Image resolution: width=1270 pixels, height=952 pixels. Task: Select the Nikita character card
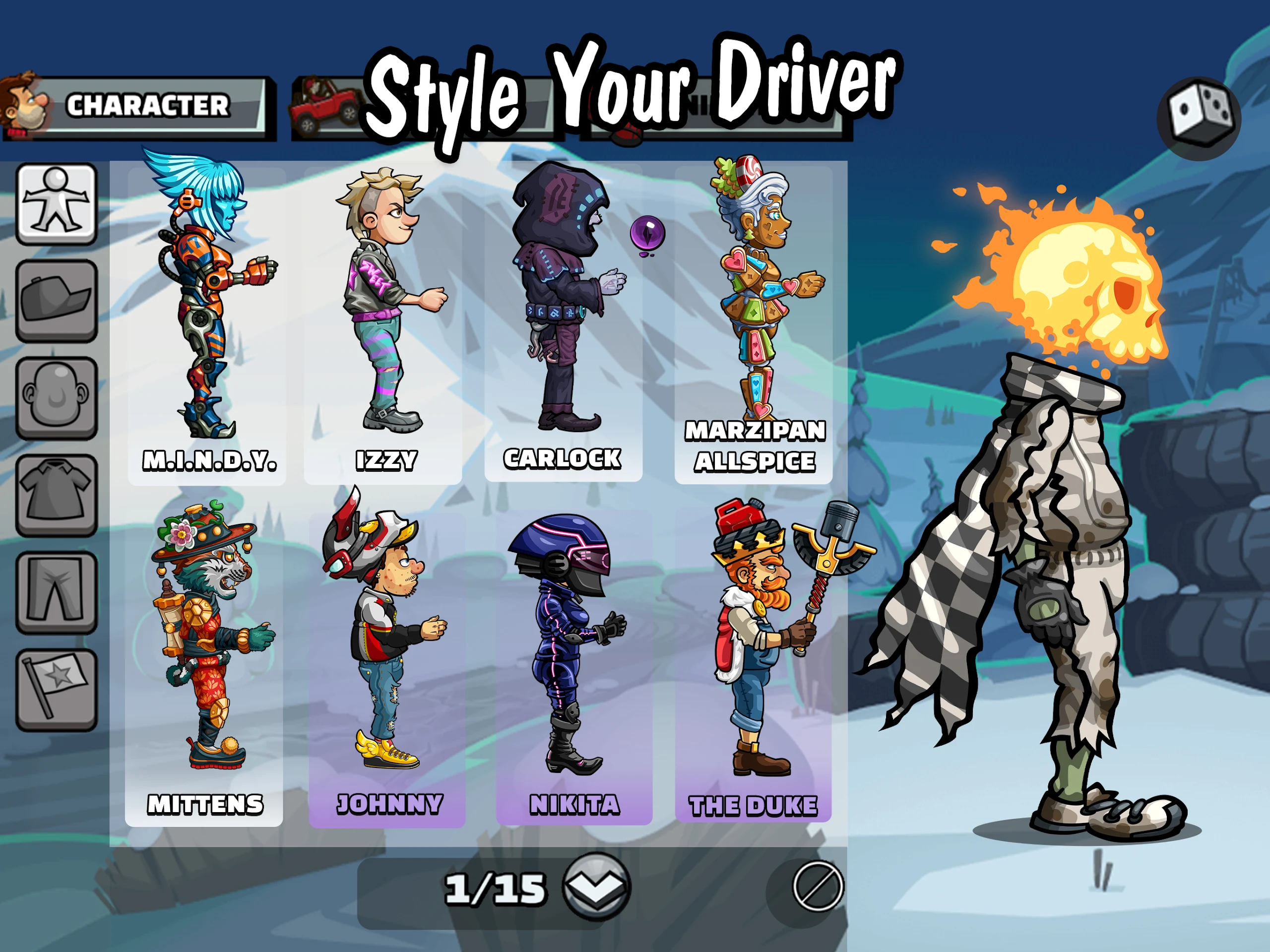click(x=574, y=660)
